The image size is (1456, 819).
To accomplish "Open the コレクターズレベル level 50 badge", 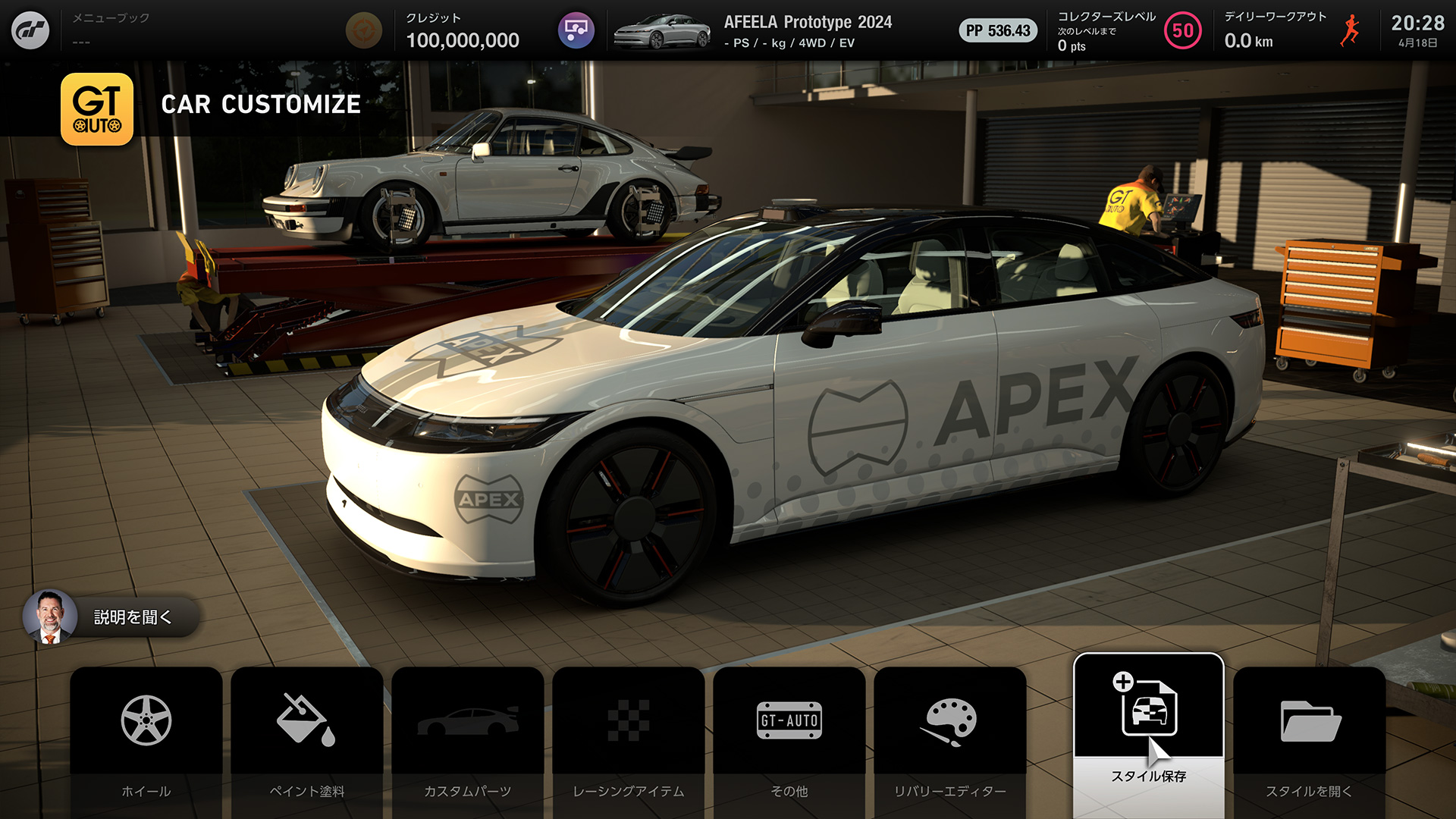I will pos(1182,31).
